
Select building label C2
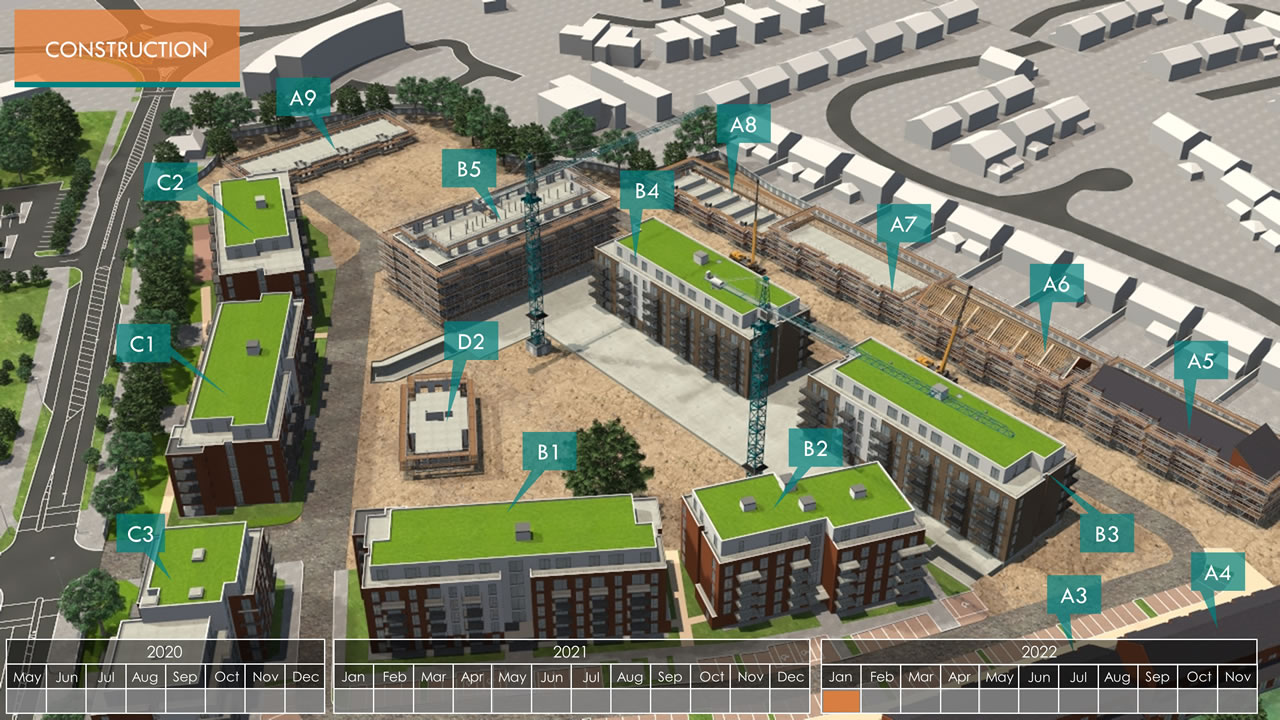pyautogui.click(x=170, y=182)
